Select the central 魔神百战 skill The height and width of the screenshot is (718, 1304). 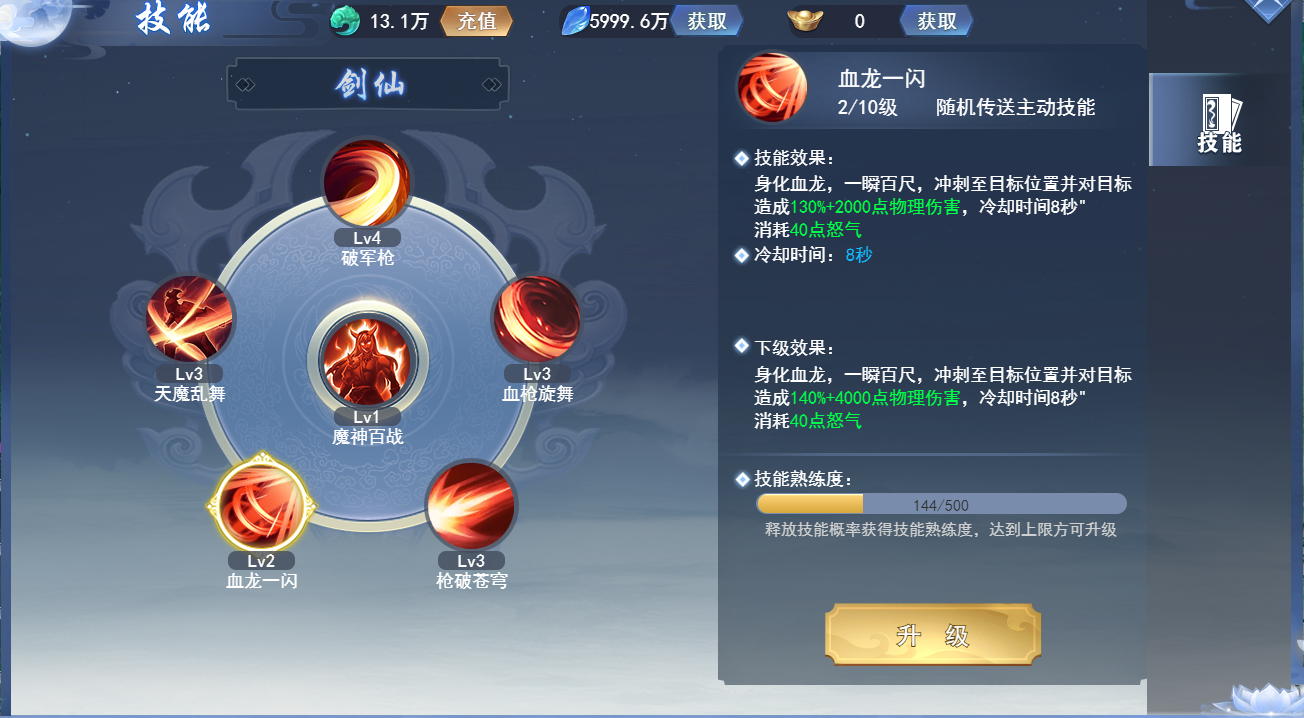point(367,360)
